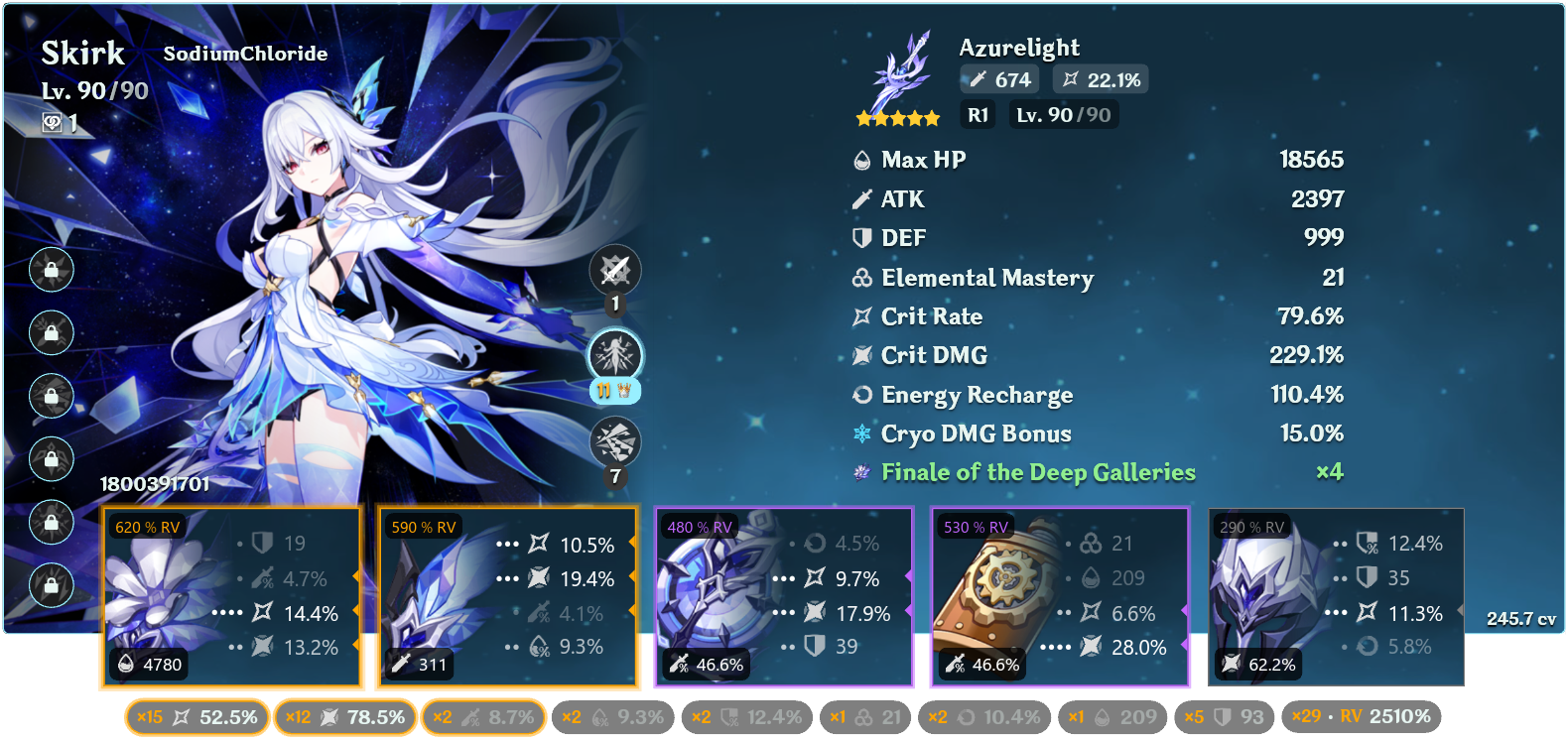
Task: Click the SodiumChloride player name
Action: tap(245, 55)
